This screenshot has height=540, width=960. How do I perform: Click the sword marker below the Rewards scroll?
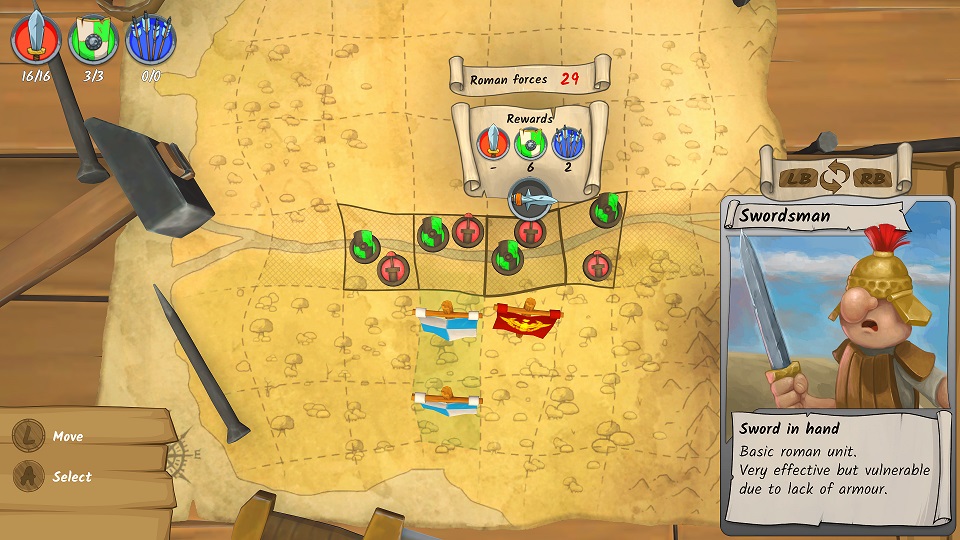(529, 199)
